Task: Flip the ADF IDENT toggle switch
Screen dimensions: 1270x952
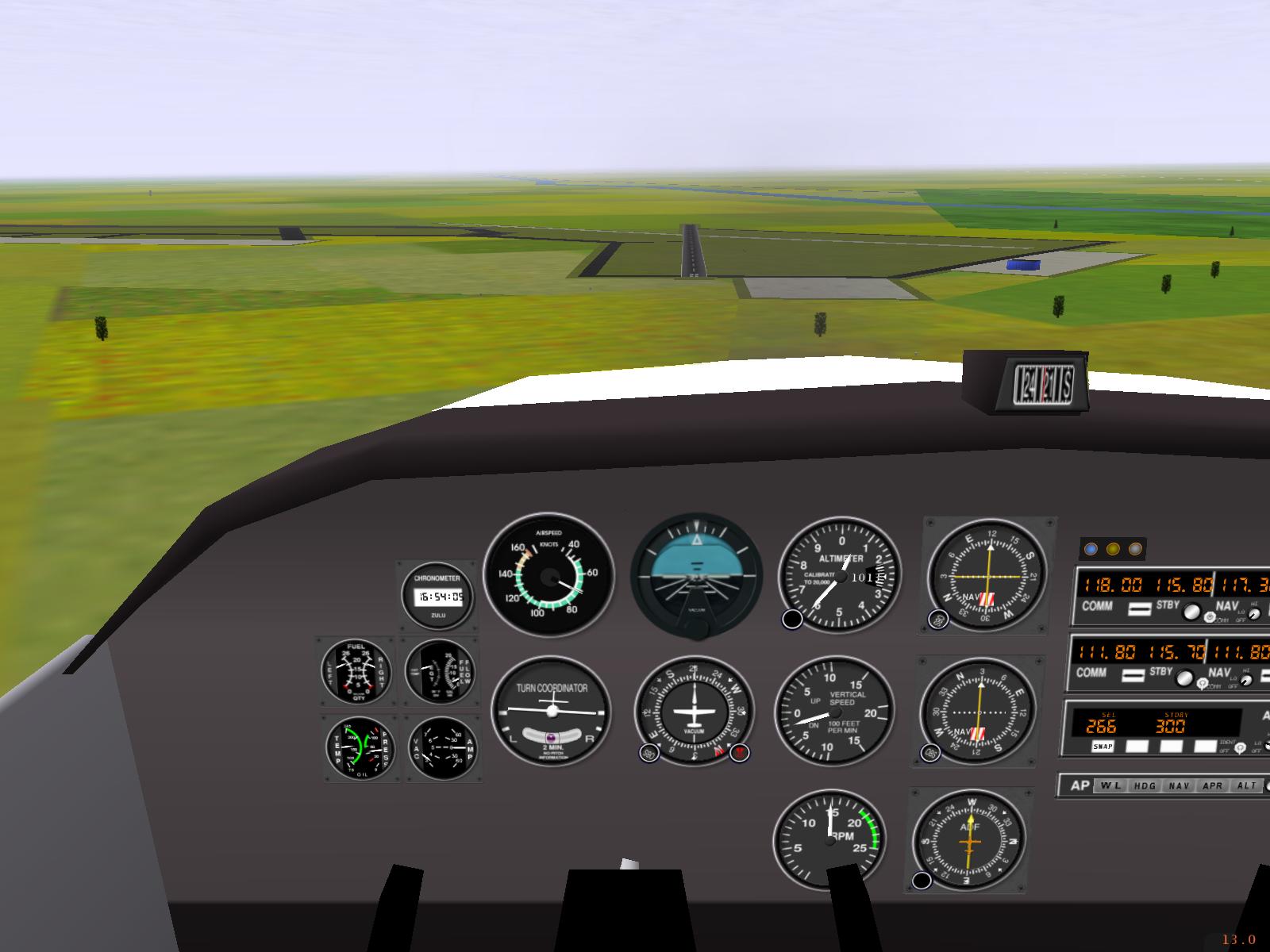Action: click(1241, 747)
